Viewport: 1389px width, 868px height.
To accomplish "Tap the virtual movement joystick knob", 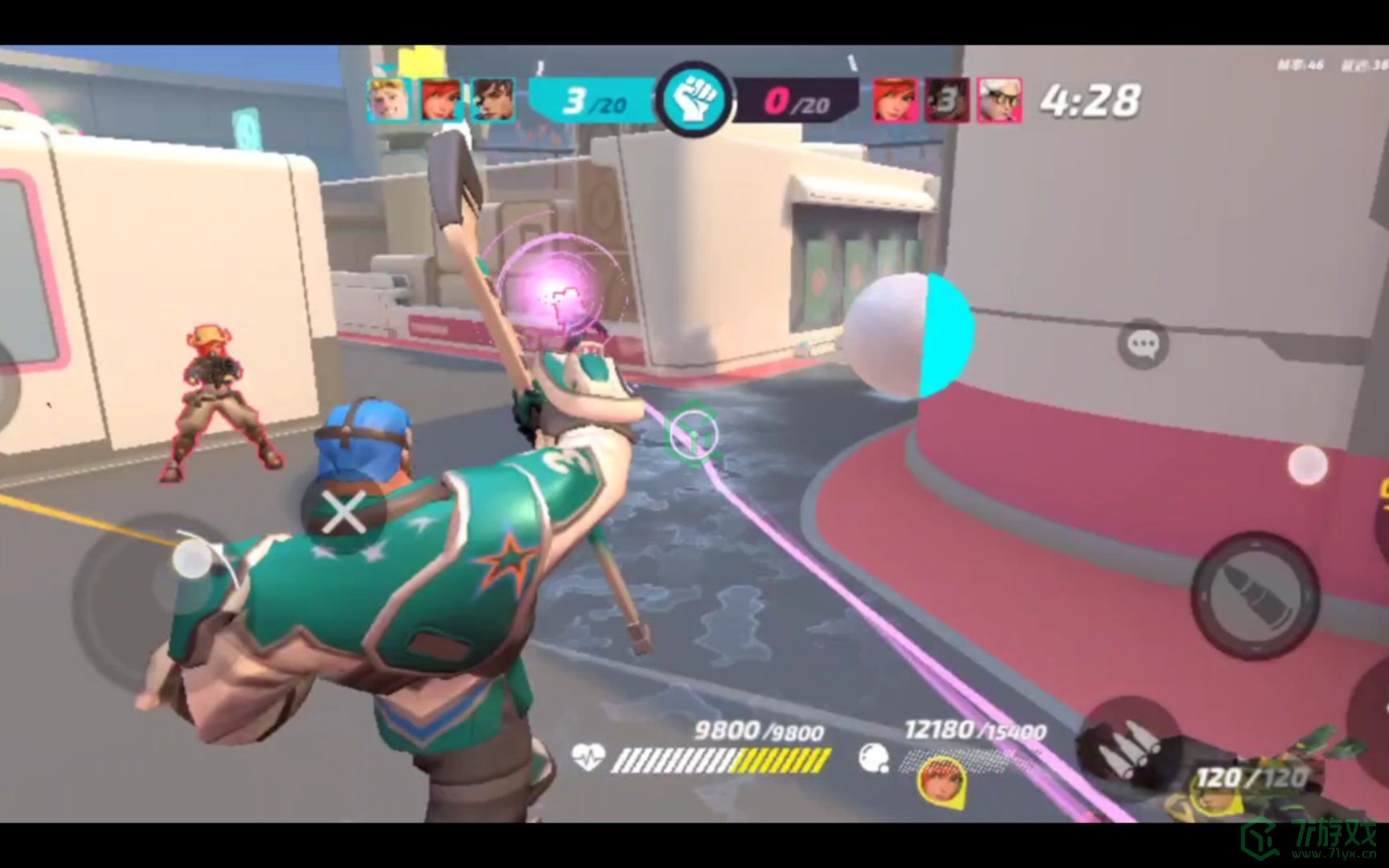I will click(194, 557).
